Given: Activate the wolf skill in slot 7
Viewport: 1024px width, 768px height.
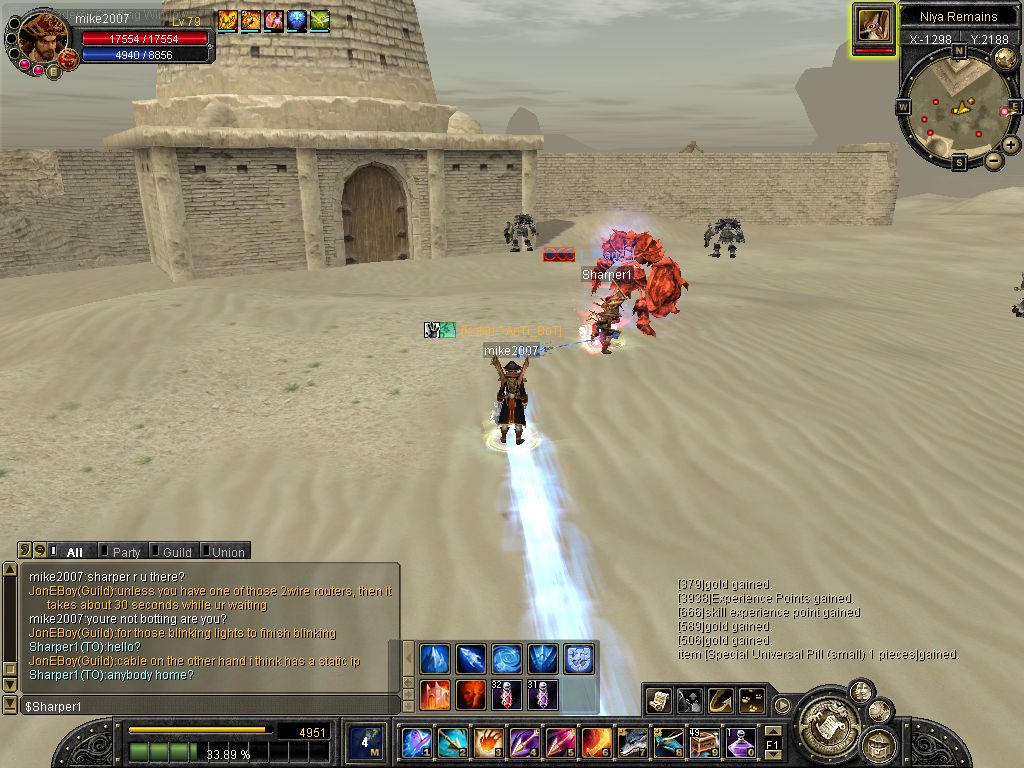Looking at the screenshot, I should click(x=633, y=743).
